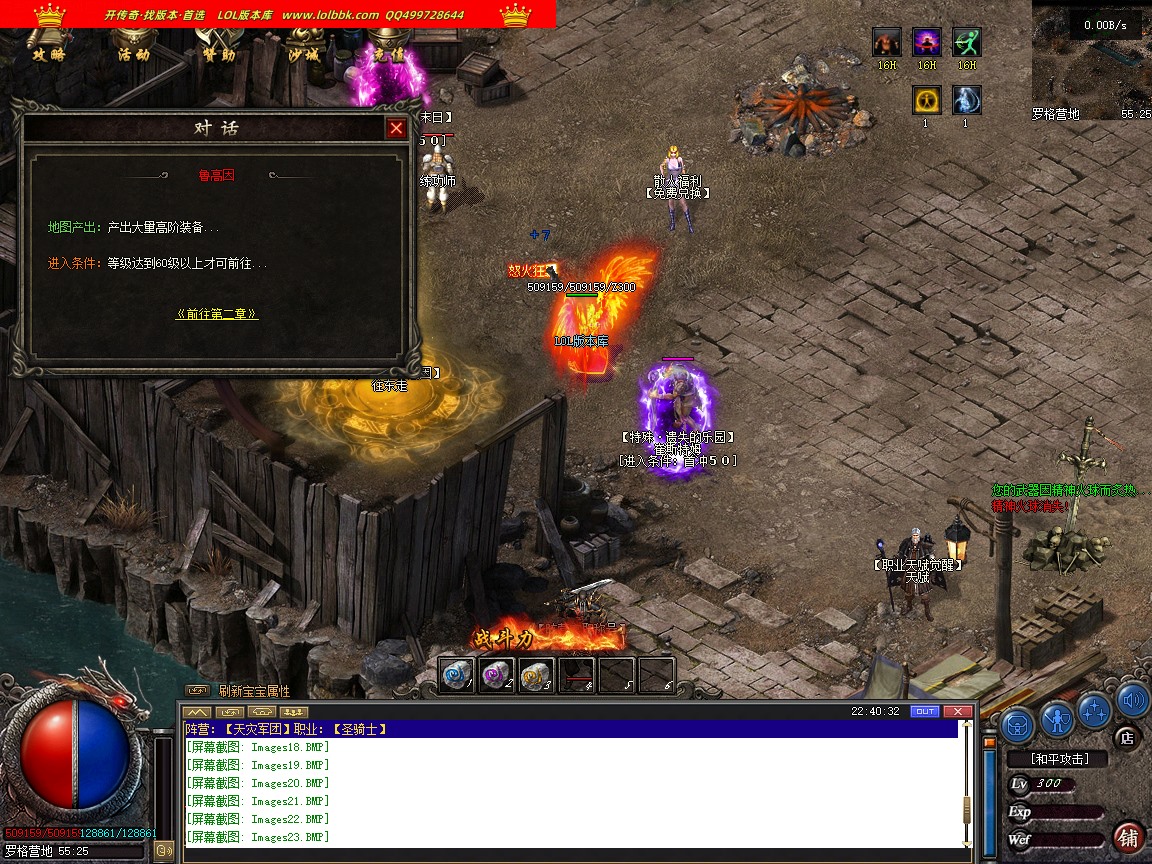Use the blue swirl scroll in hotbar slot 1
The image size is (1152, 864).
coord(457,675)
